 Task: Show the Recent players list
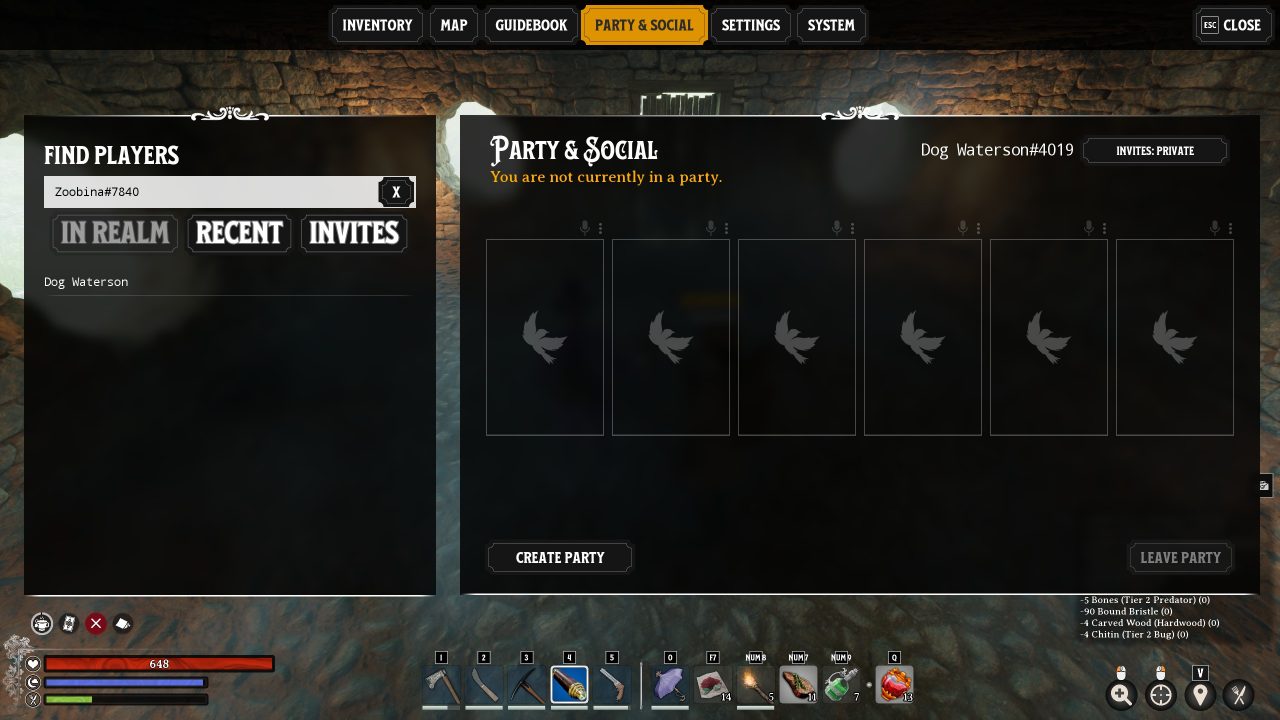239,233
